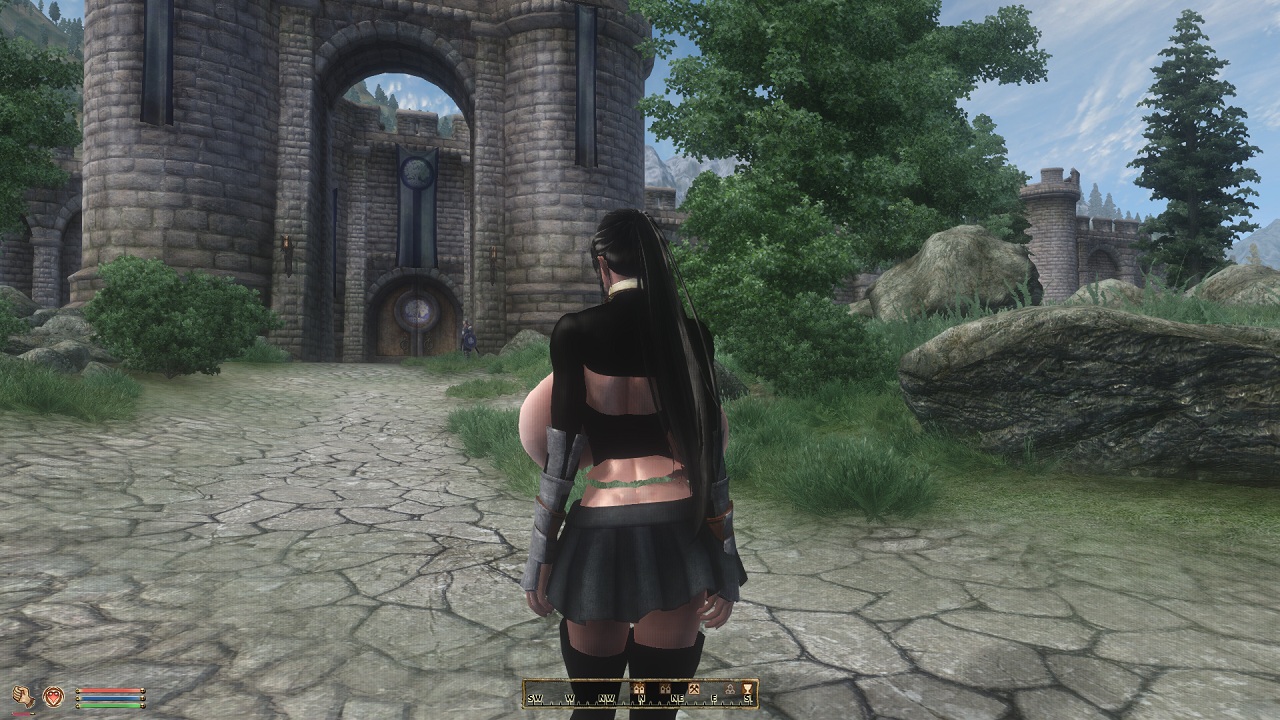The width and height of the screenshot is (1280, 720).
Task: Click the marker icon between NE and E
Action: pos(694,688)
